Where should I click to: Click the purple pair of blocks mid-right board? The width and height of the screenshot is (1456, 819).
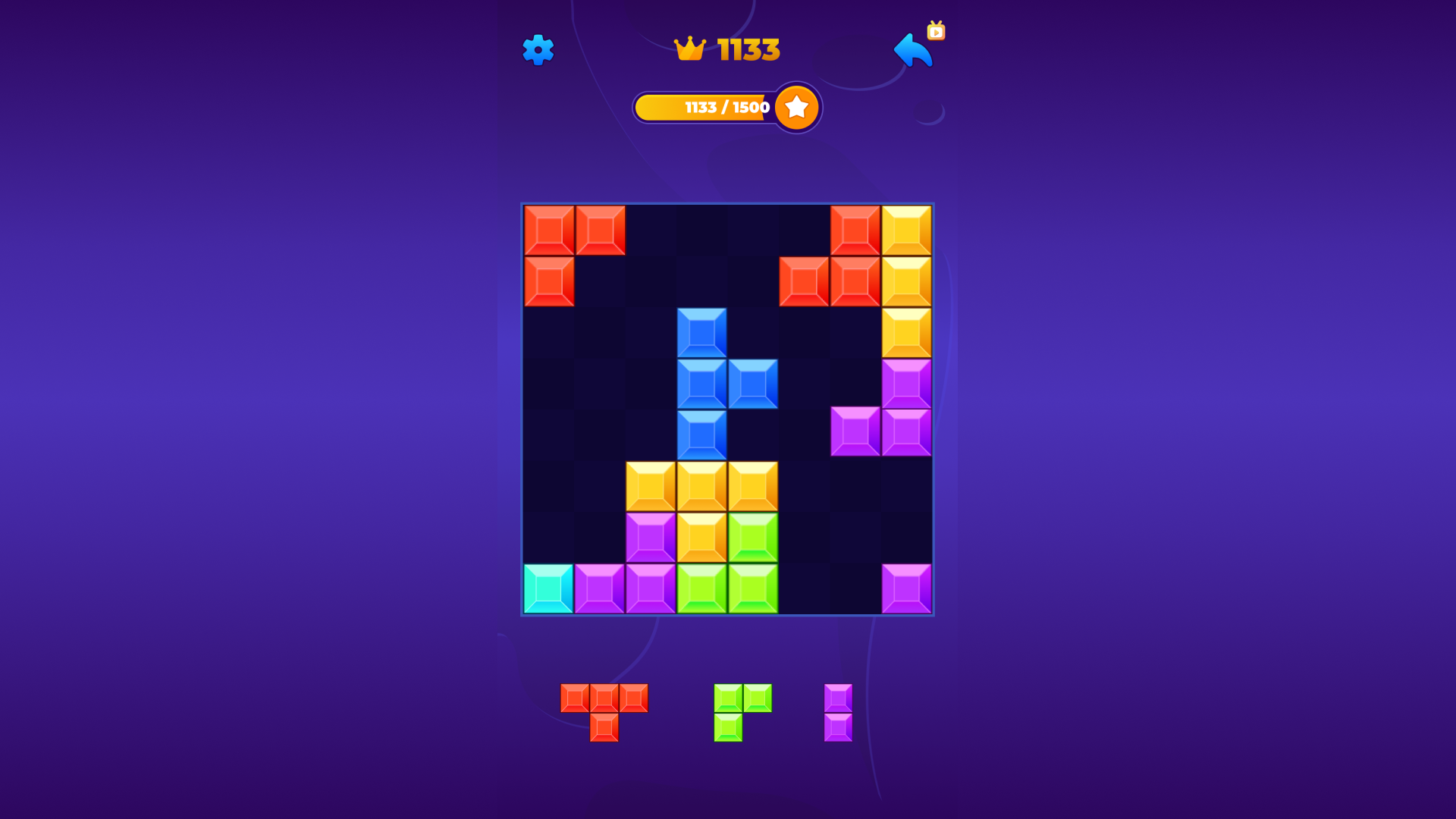[880, 432]
